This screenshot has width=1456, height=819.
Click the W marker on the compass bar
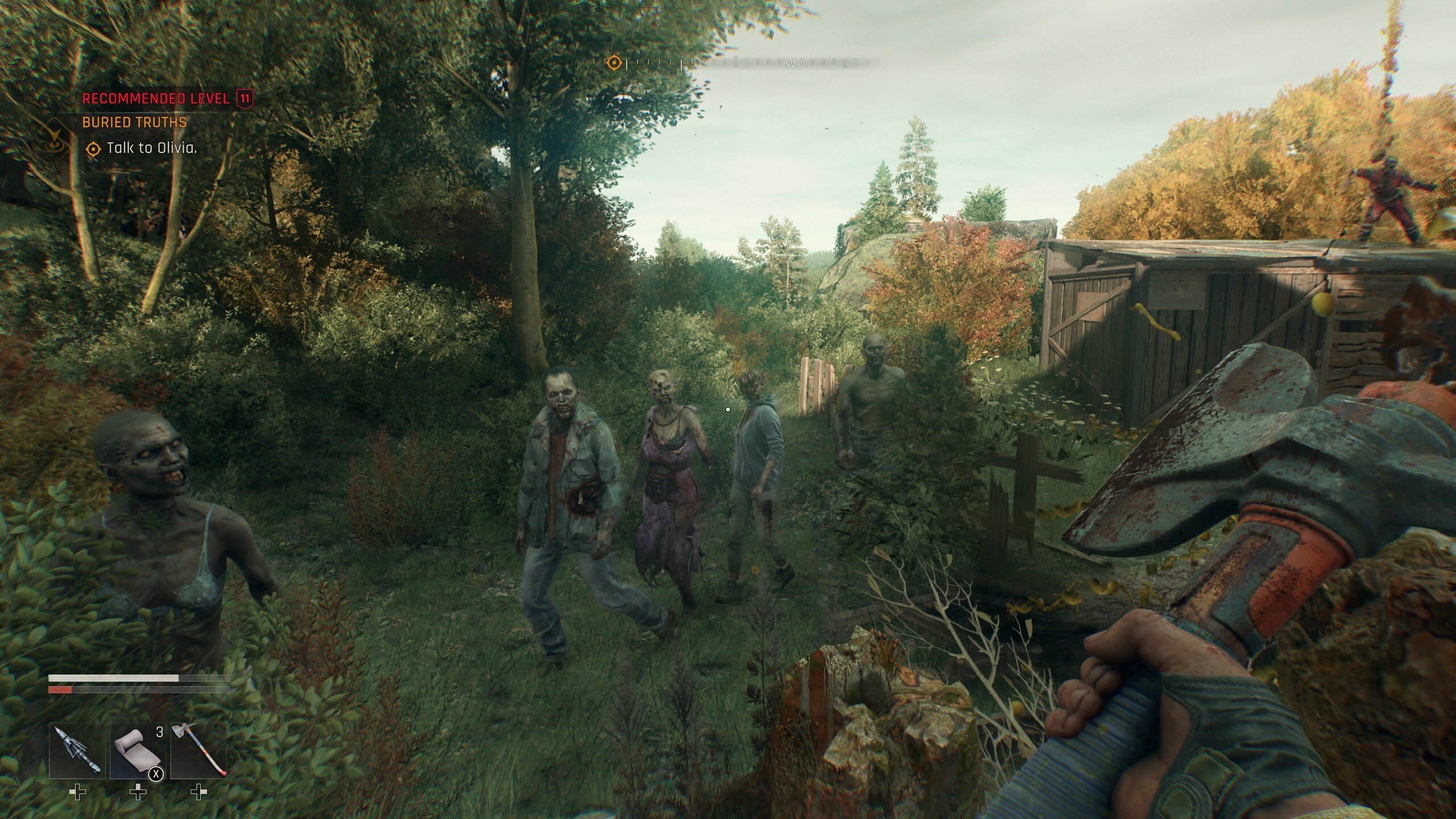pyautogui.click(x=789, y=64)
